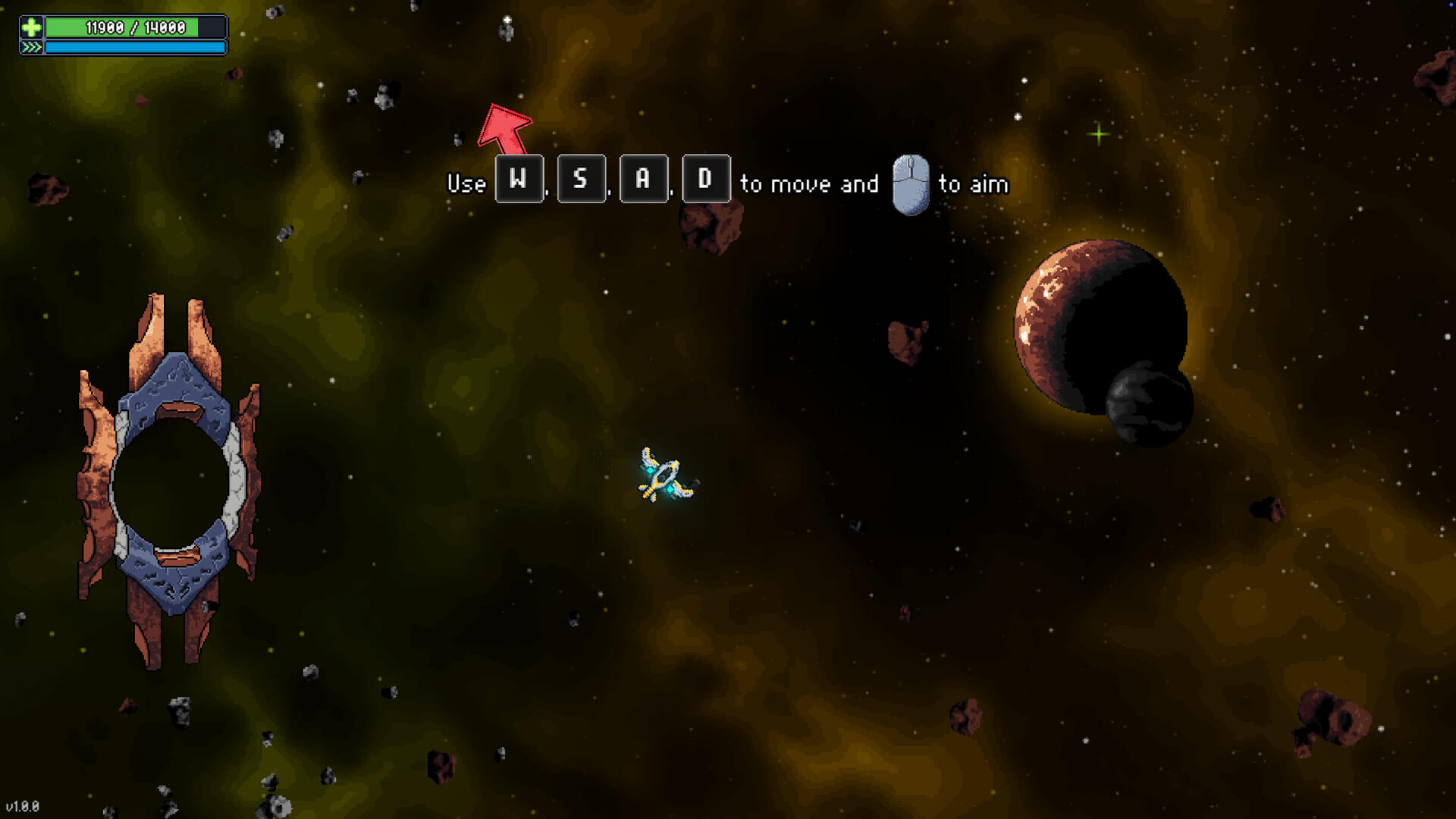Click the phrase 'to move and' in tutorial
This screenshot has width=1456, height=819.
click(x=808, y=184)
